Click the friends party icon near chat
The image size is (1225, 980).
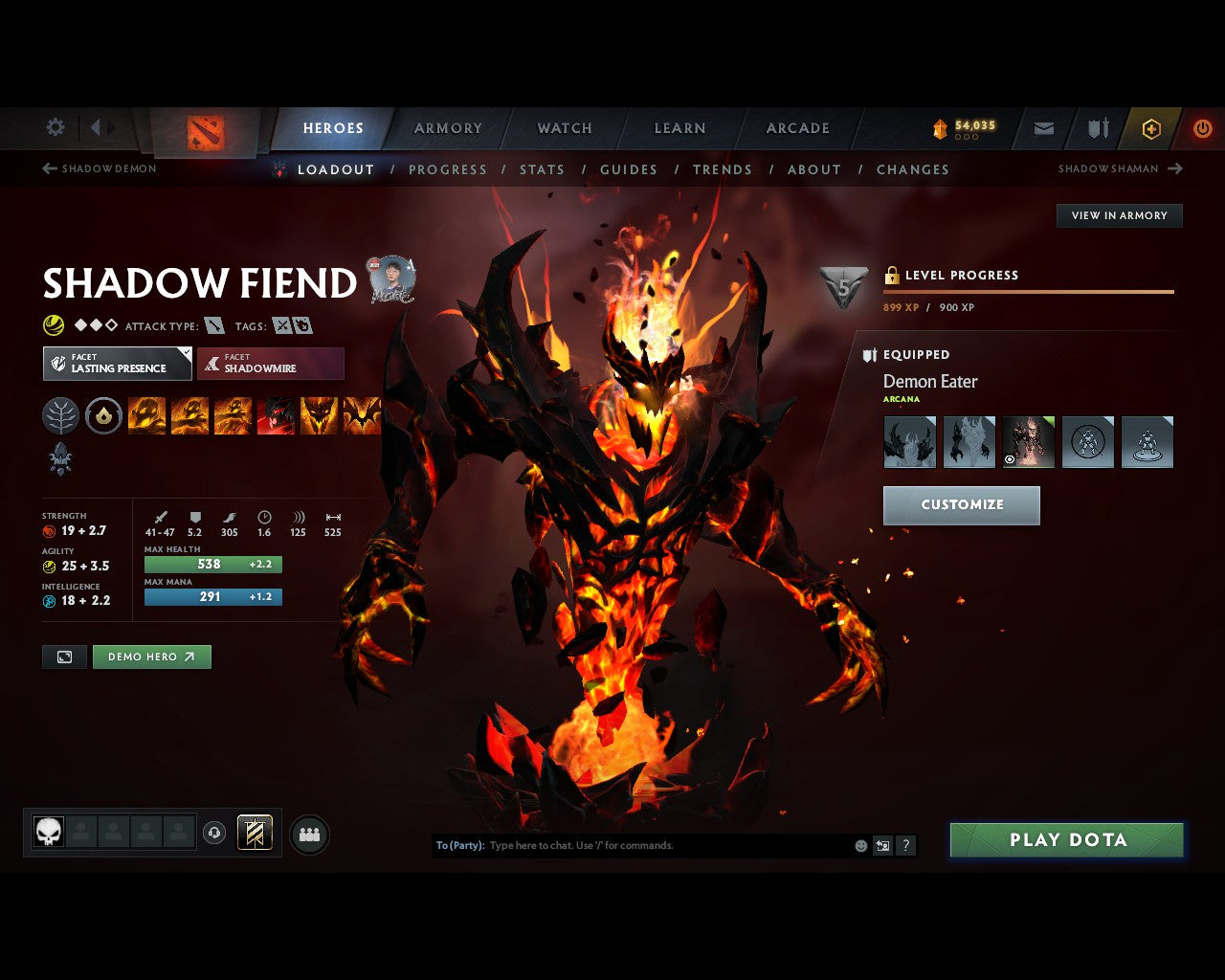[x=308, y=833]
